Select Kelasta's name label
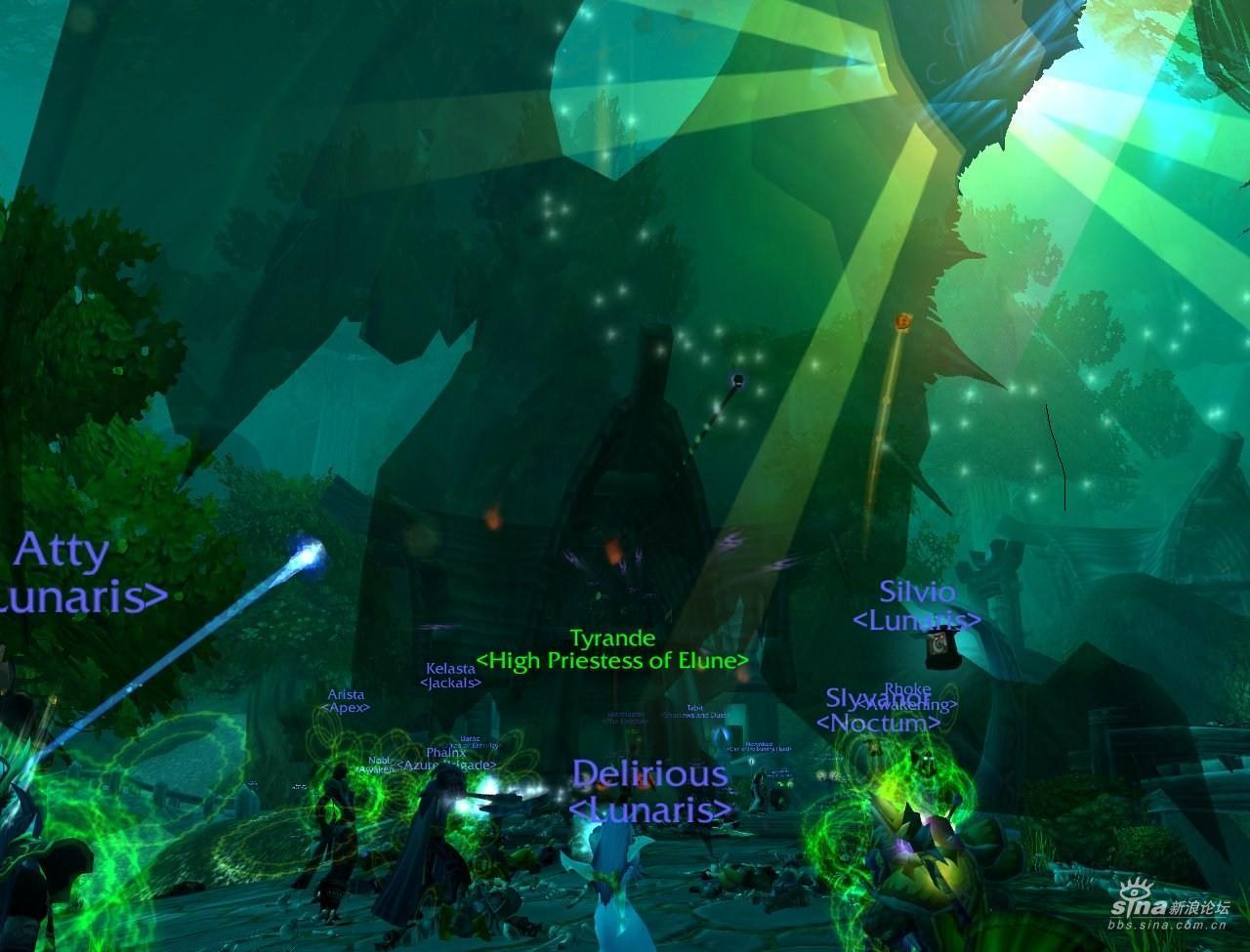 point(450,669)
